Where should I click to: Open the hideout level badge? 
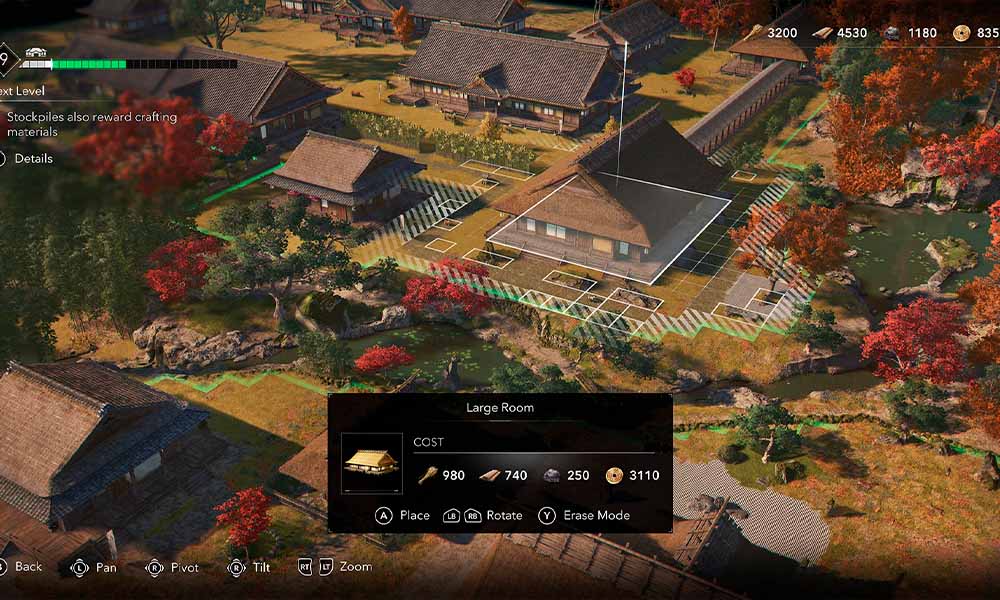tap(5, 59)
